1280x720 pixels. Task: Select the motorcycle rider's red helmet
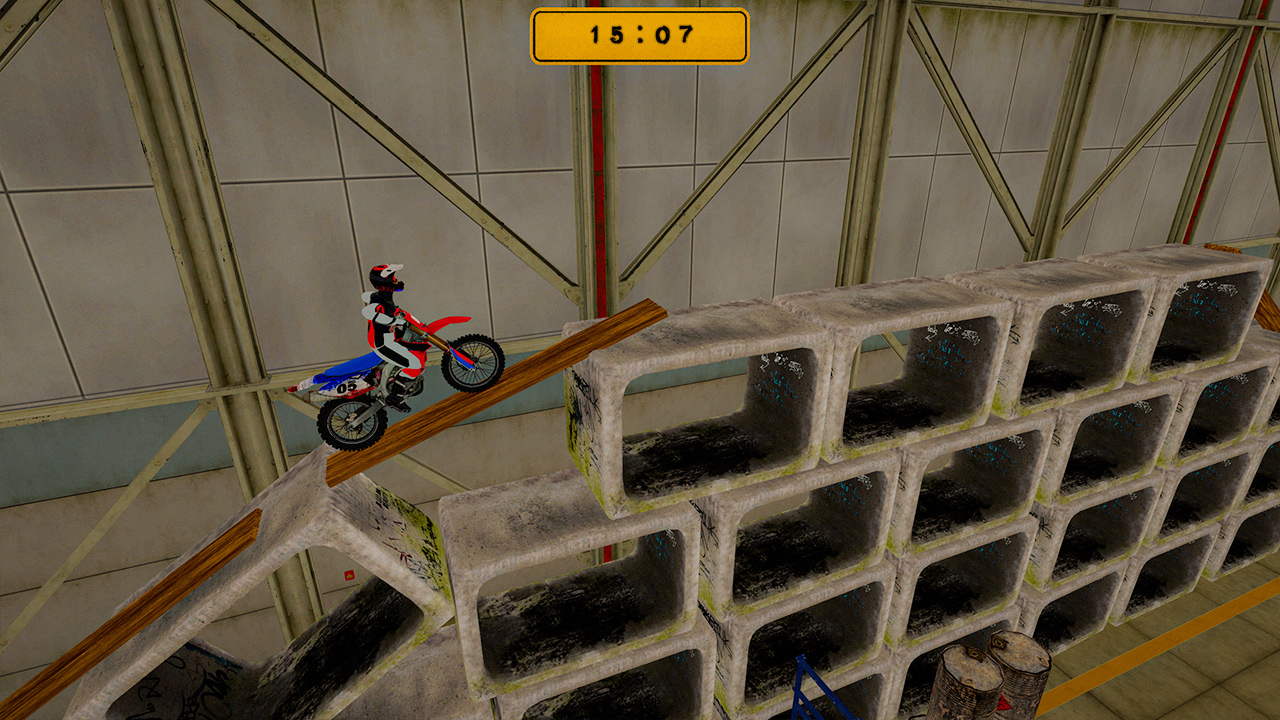[x=386, y=275]
